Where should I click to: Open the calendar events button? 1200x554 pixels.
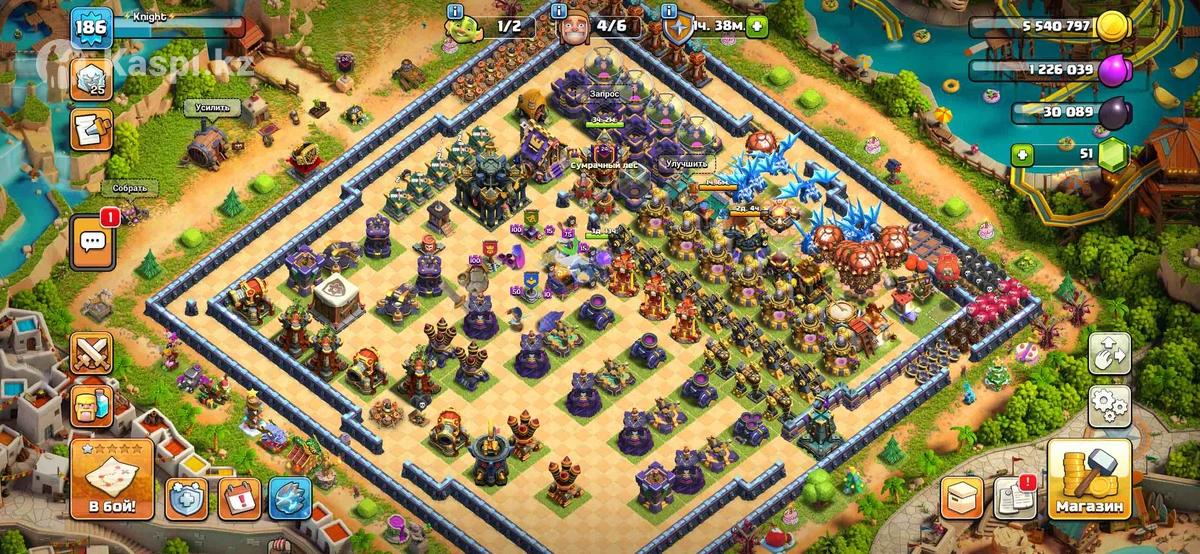pyautogui.click(x=239, y=497)
